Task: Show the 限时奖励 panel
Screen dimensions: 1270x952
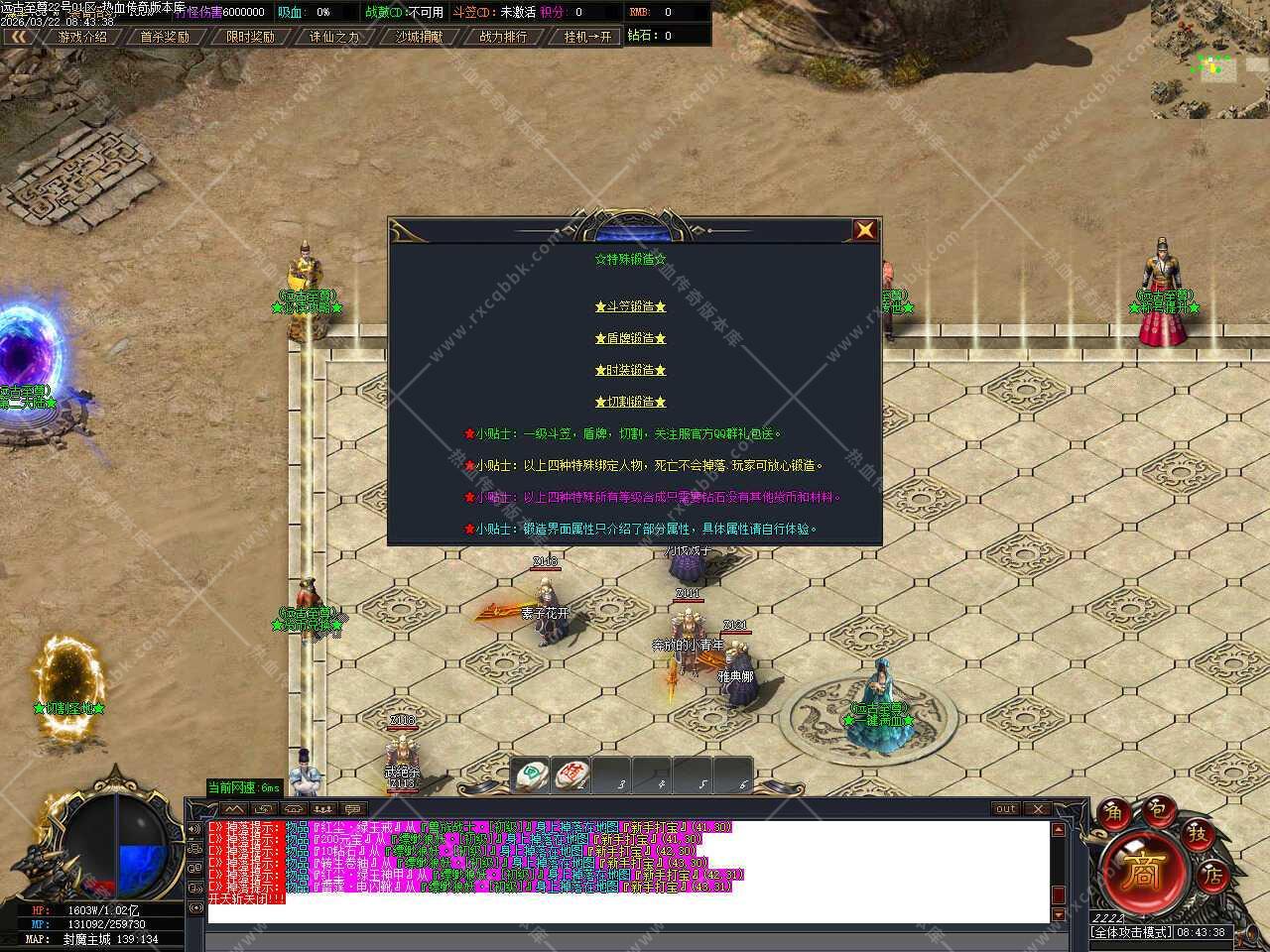Action: (x=250, y=37)
